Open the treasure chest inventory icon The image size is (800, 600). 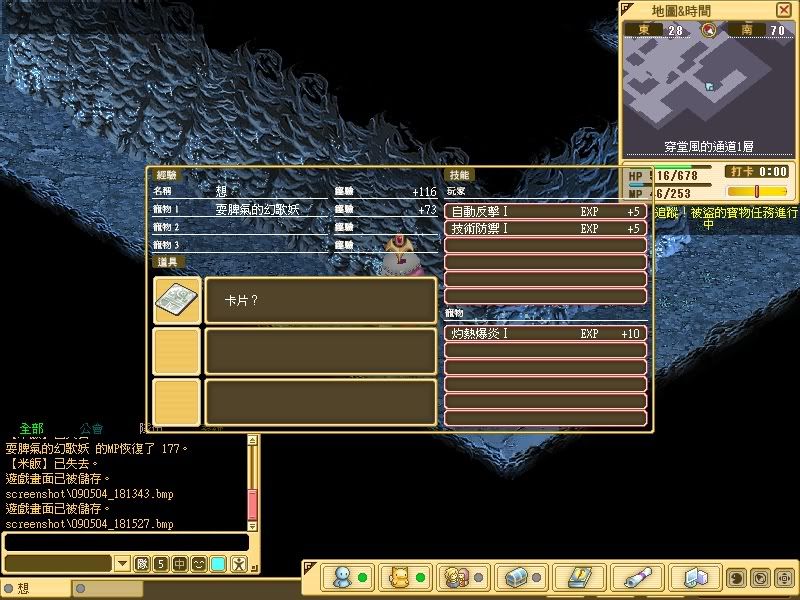516,578
